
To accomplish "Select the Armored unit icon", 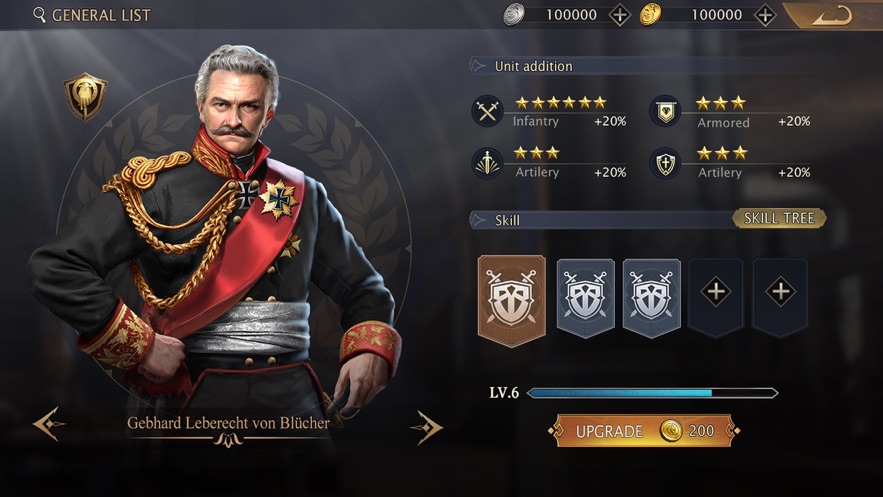I will pyautogui.click(x=665, y=111).
